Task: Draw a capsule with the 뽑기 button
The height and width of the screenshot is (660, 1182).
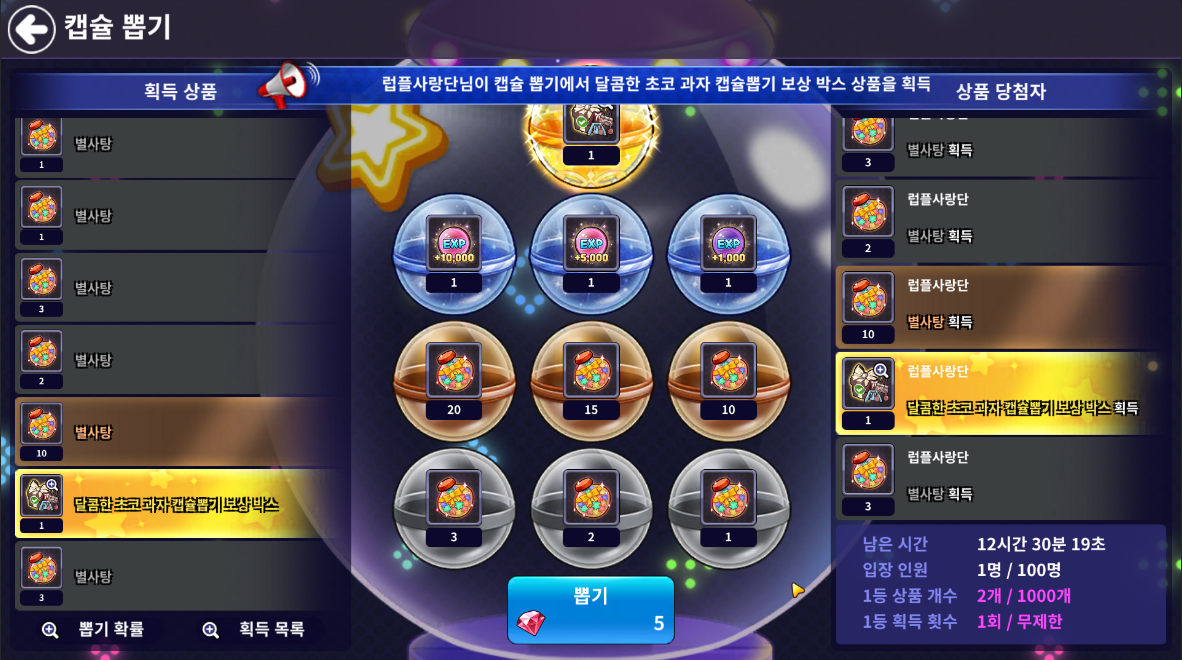Action: pyautogui.click(x=591, y=609)
